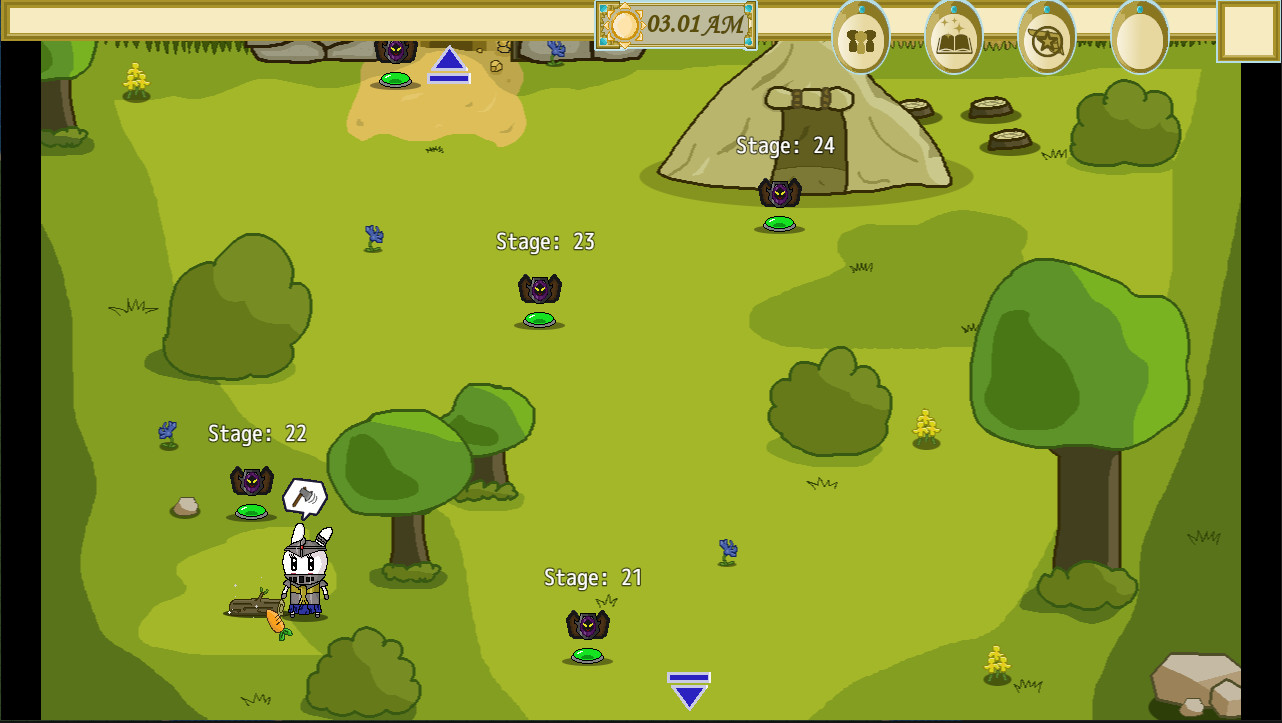This screenshot has width=1282, height=723.
Task: Select the bat enemy at Stage 24
Action: pos(779,190)
